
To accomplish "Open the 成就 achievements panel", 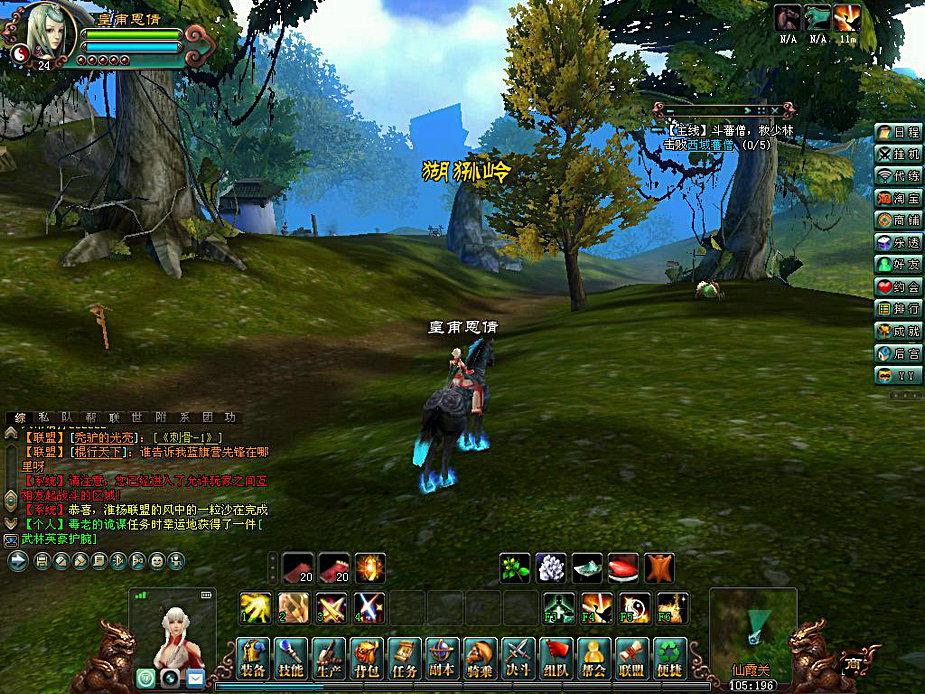I will (897, 330).
